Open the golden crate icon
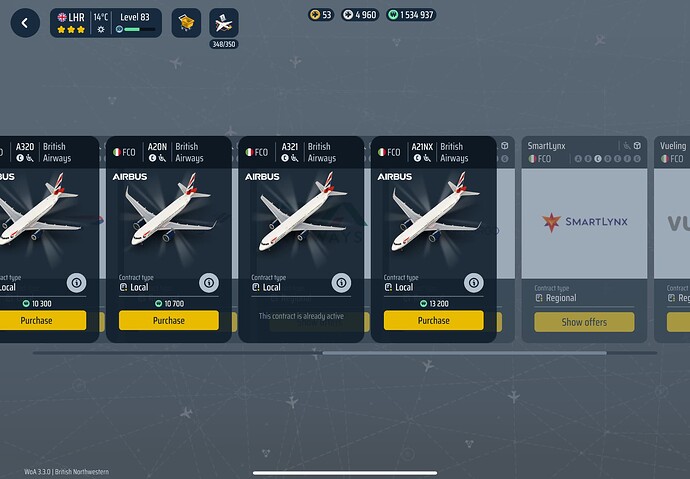Viewport: 690px width, 479px height. pos(186,23)
